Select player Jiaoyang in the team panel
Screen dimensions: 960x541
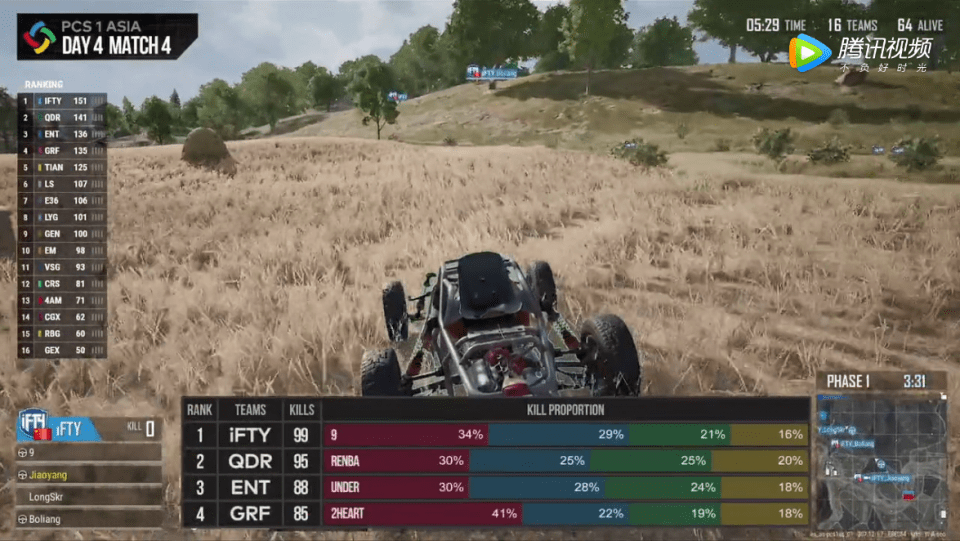point(89,474)
